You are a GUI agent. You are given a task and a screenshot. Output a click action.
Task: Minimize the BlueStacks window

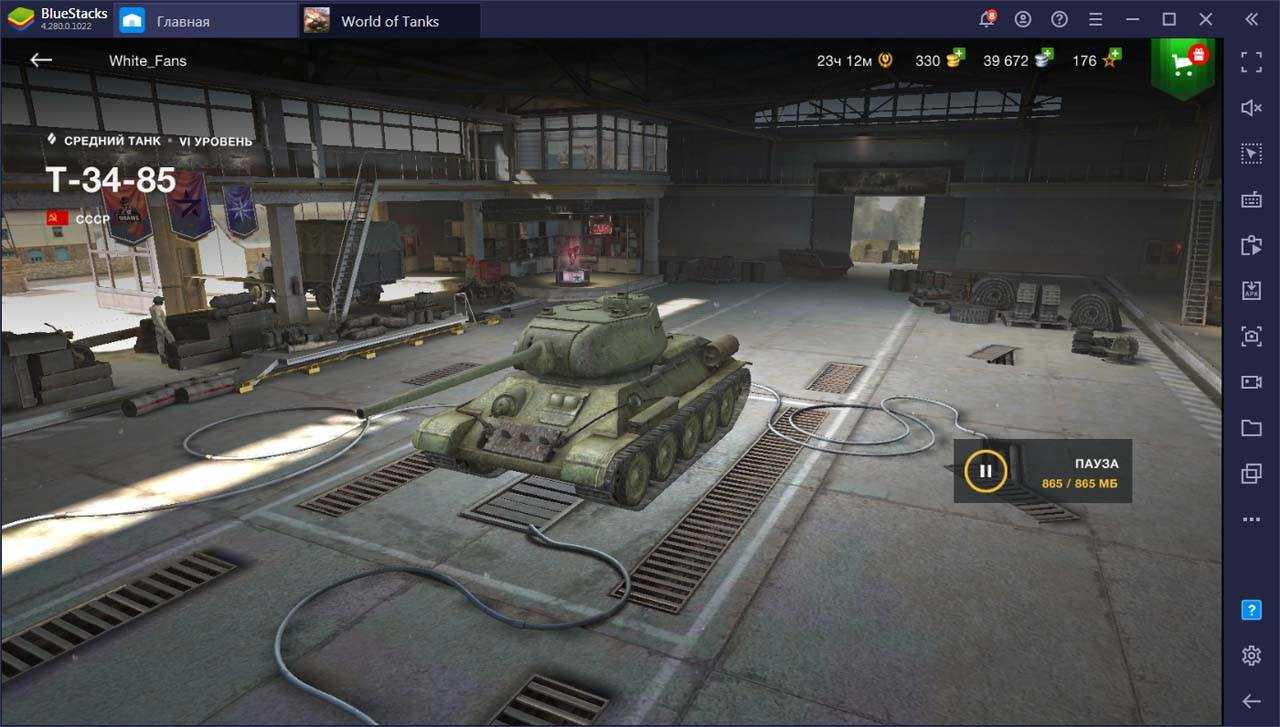1132,20
